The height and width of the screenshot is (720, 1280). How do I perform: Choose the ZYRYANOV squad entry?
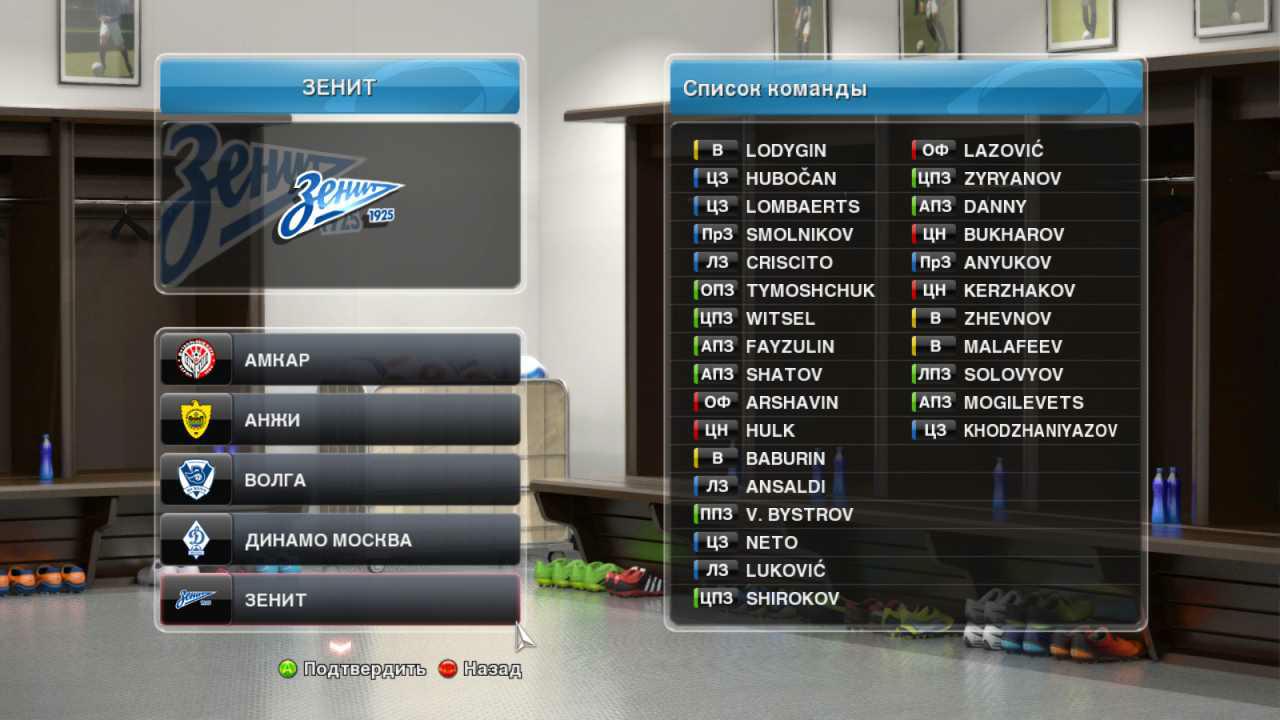(x=1012, y=179)
